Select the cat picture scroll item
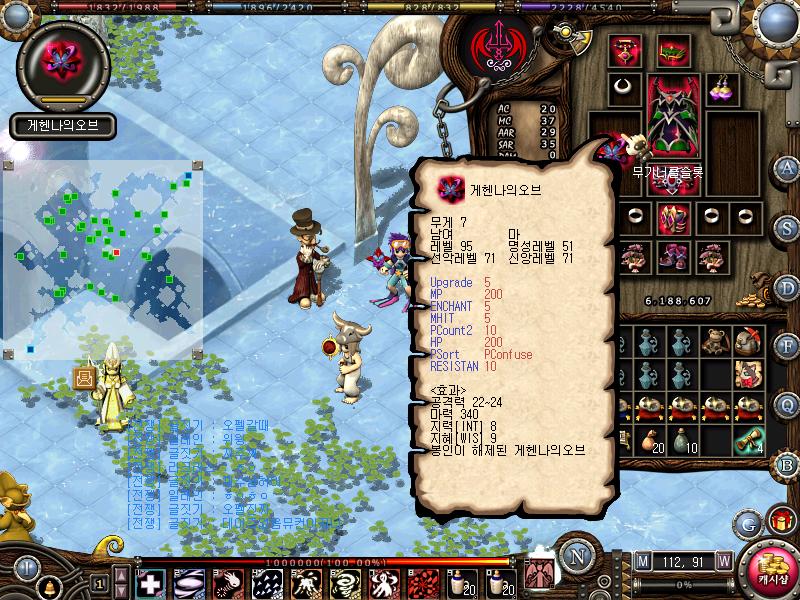The width and height of the screenshot is (800, 600). [x=746, y=375]
